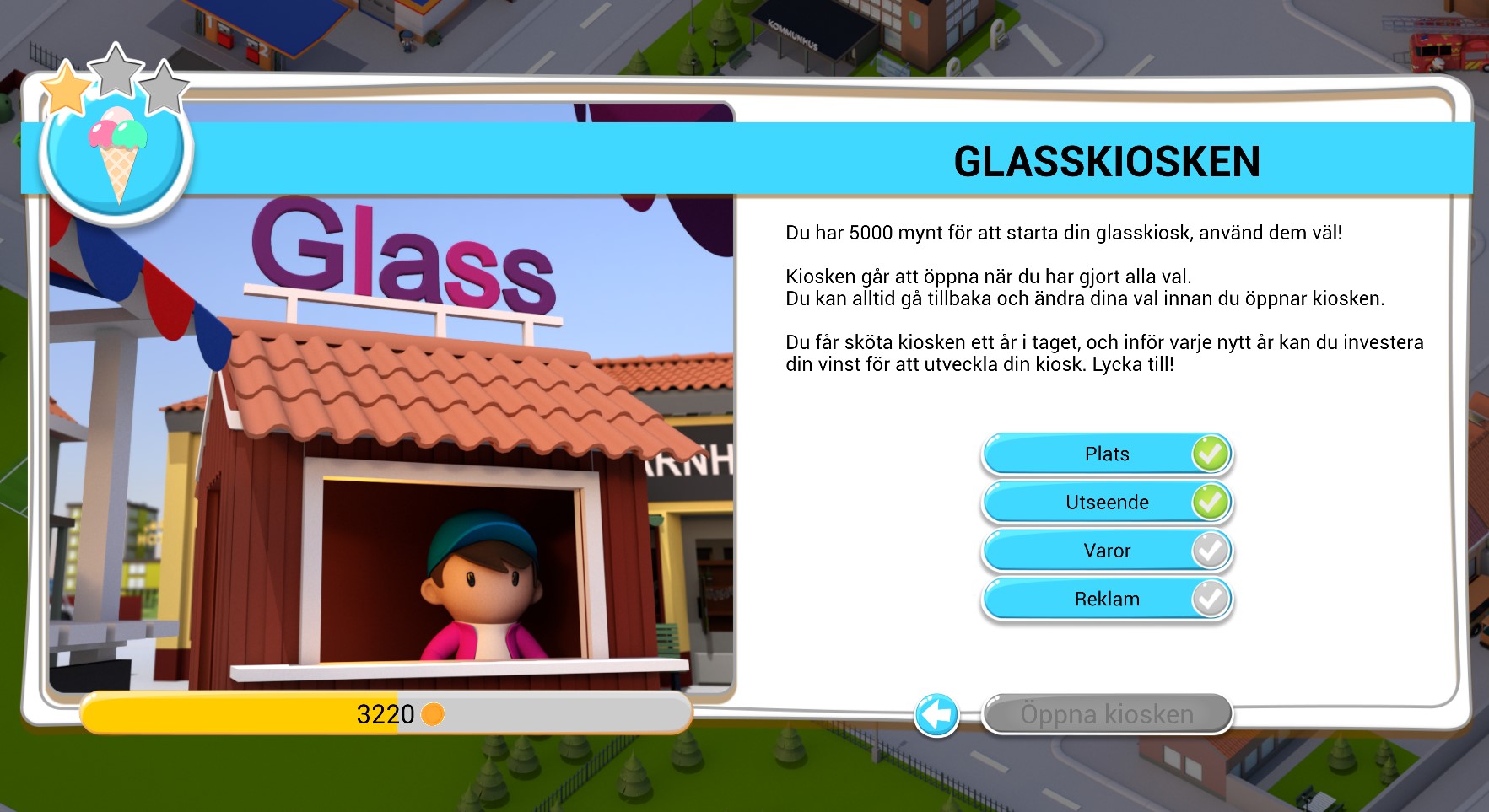Click the gray checkmark beside Reklam

click(1212, 599)
